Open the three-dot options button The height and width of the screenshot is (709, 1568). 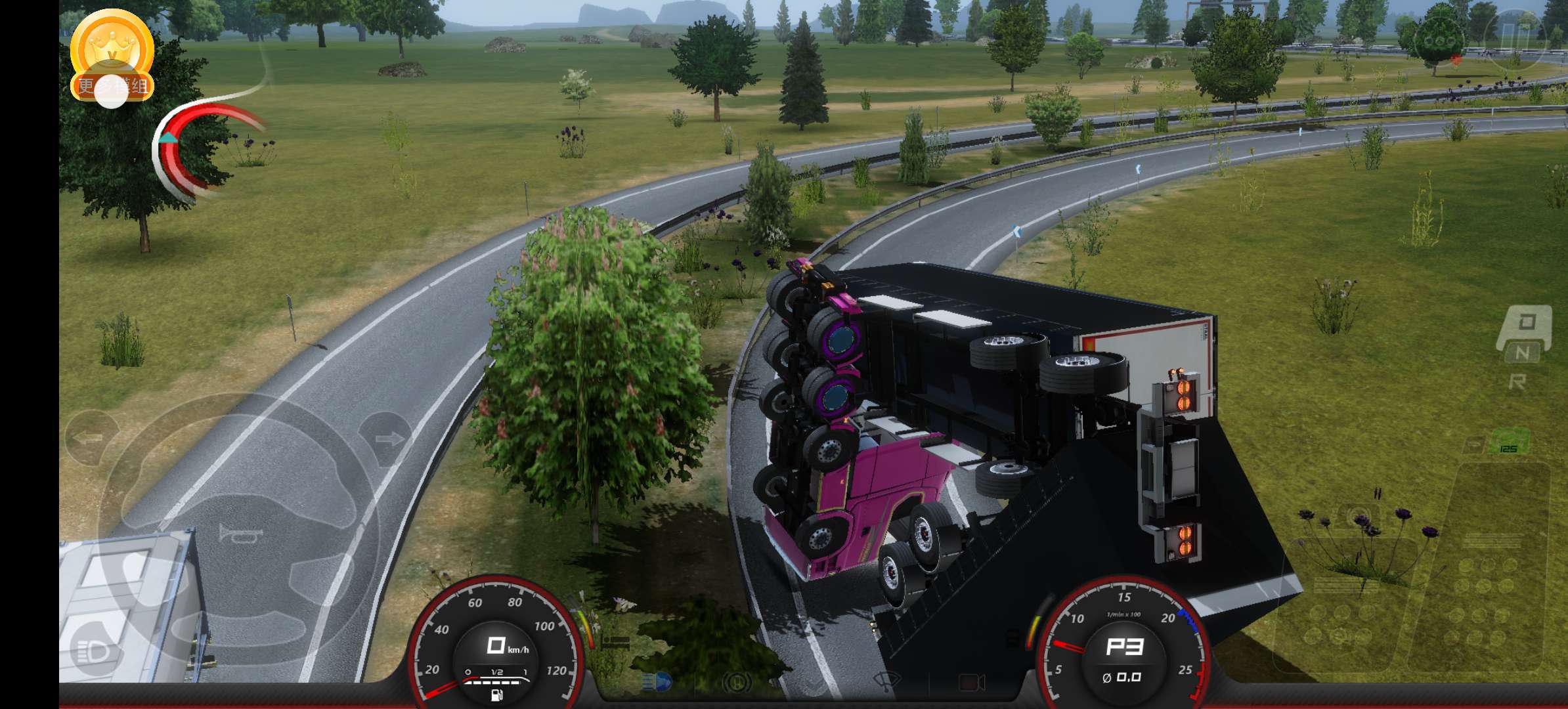click(1438, 41)
